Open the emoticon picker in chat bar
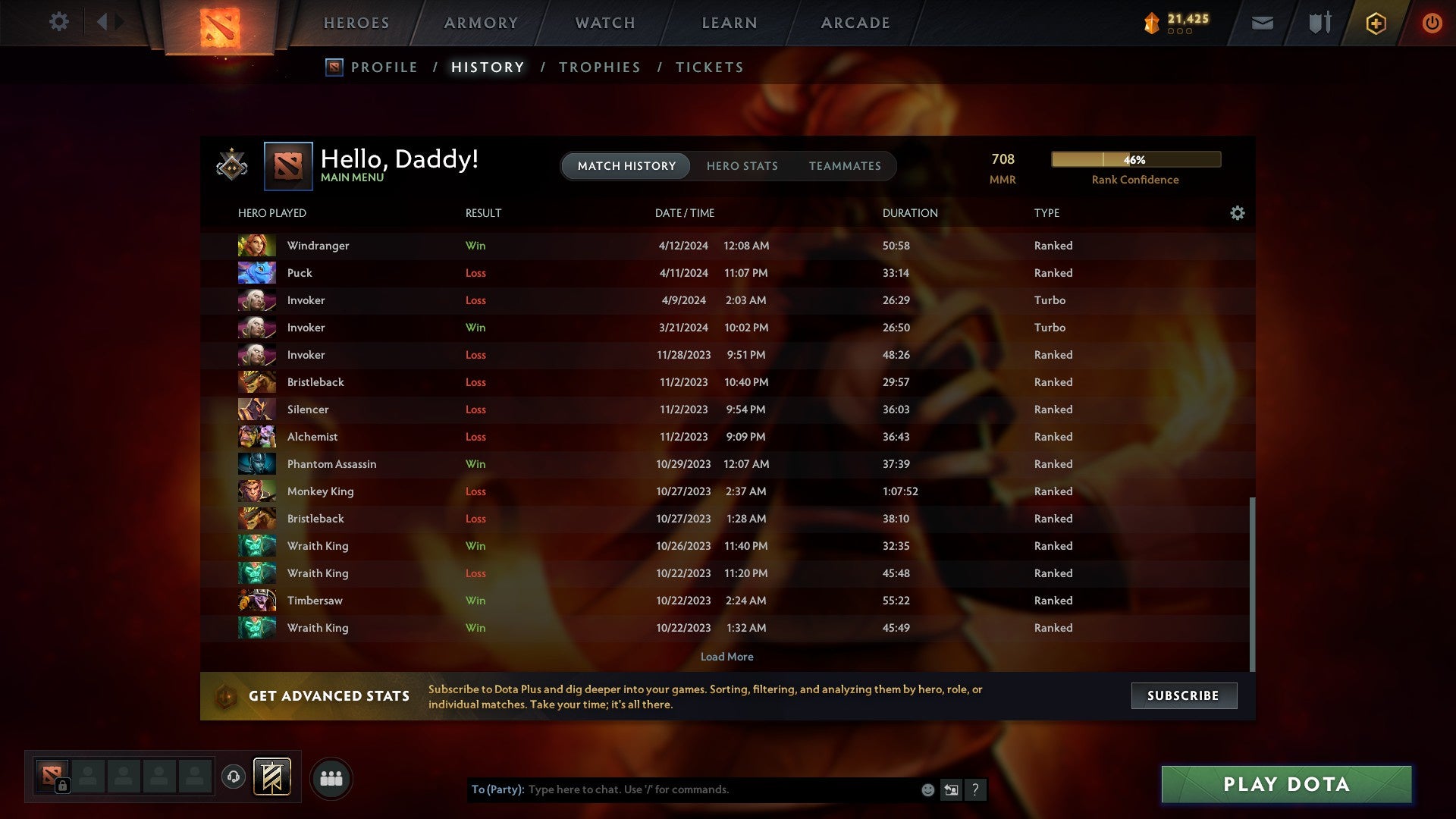 tap(928, 789)
